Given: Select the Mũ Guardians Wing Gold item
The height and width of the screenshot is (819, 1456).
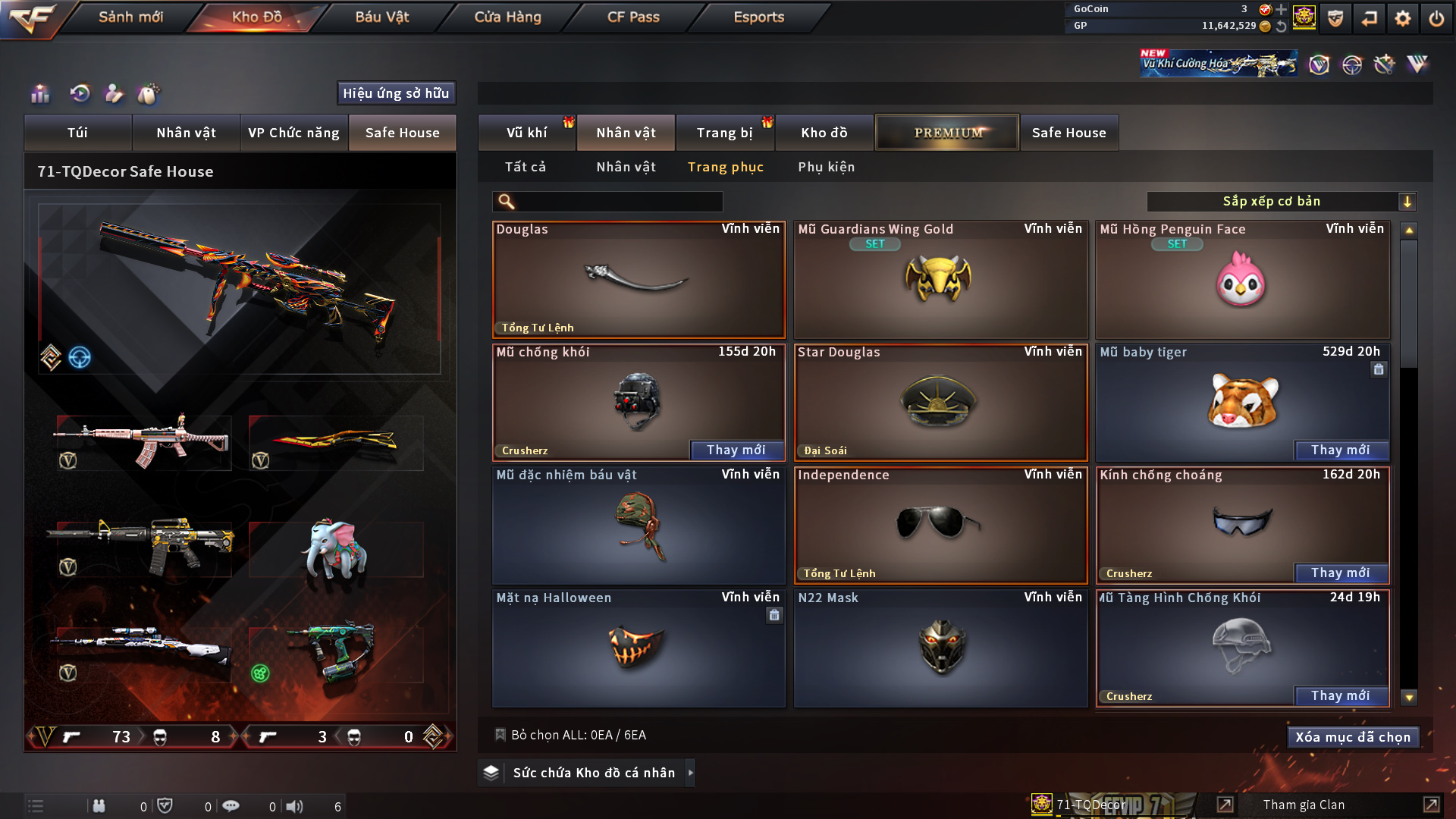Looking at the screenshot, I should point(940,279).
